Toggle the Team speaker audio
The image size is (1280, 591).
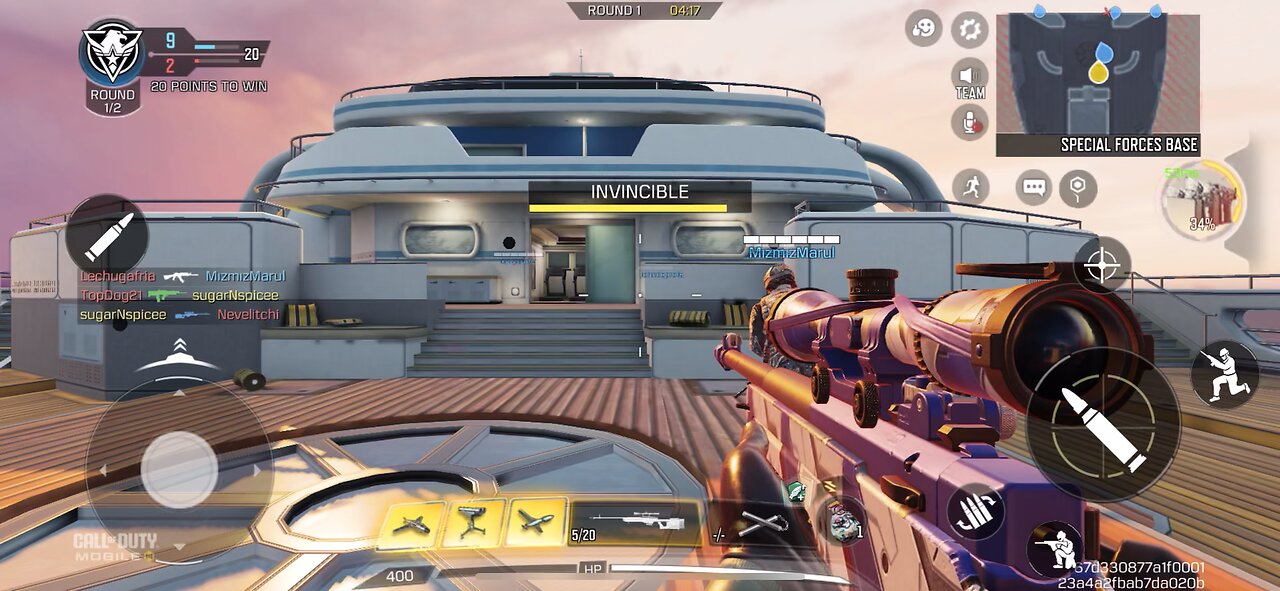[969, 78]
